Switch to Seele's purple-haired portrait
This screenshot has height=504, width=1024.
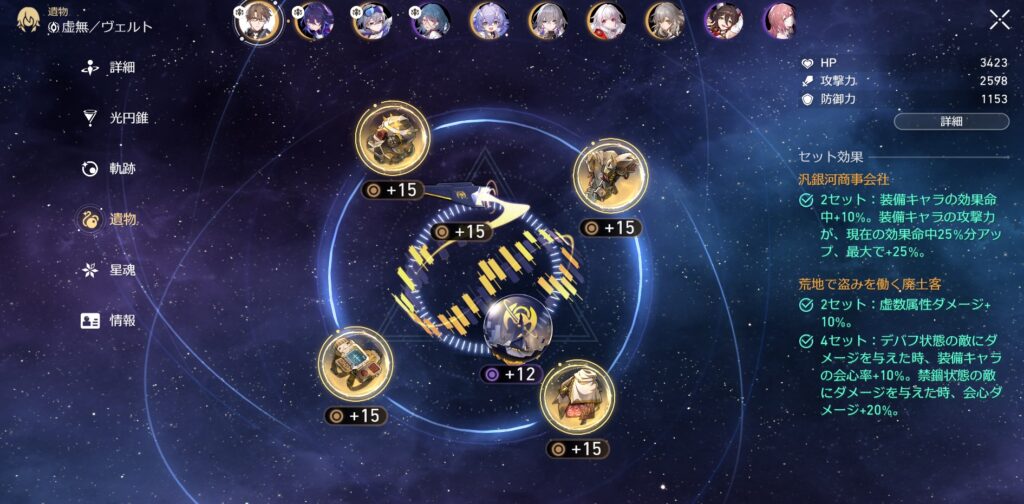(313, 20)
